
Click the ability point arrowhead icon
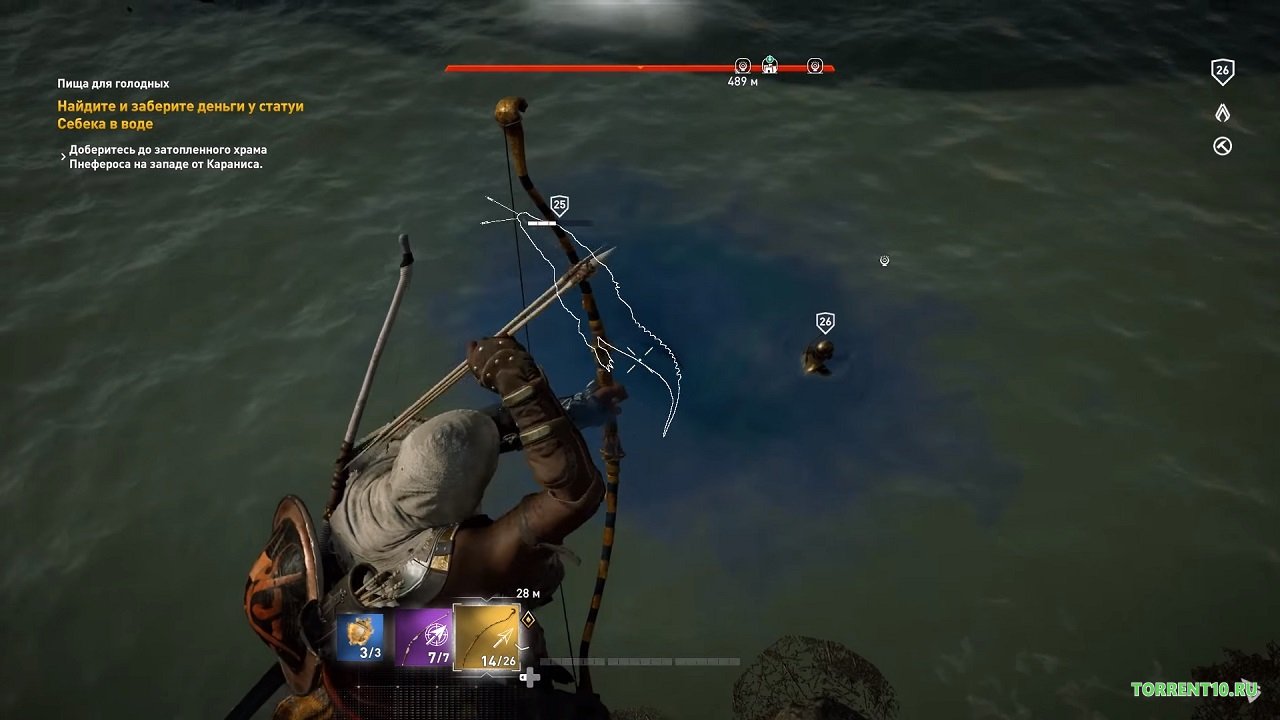click(x=1222, y=113)
